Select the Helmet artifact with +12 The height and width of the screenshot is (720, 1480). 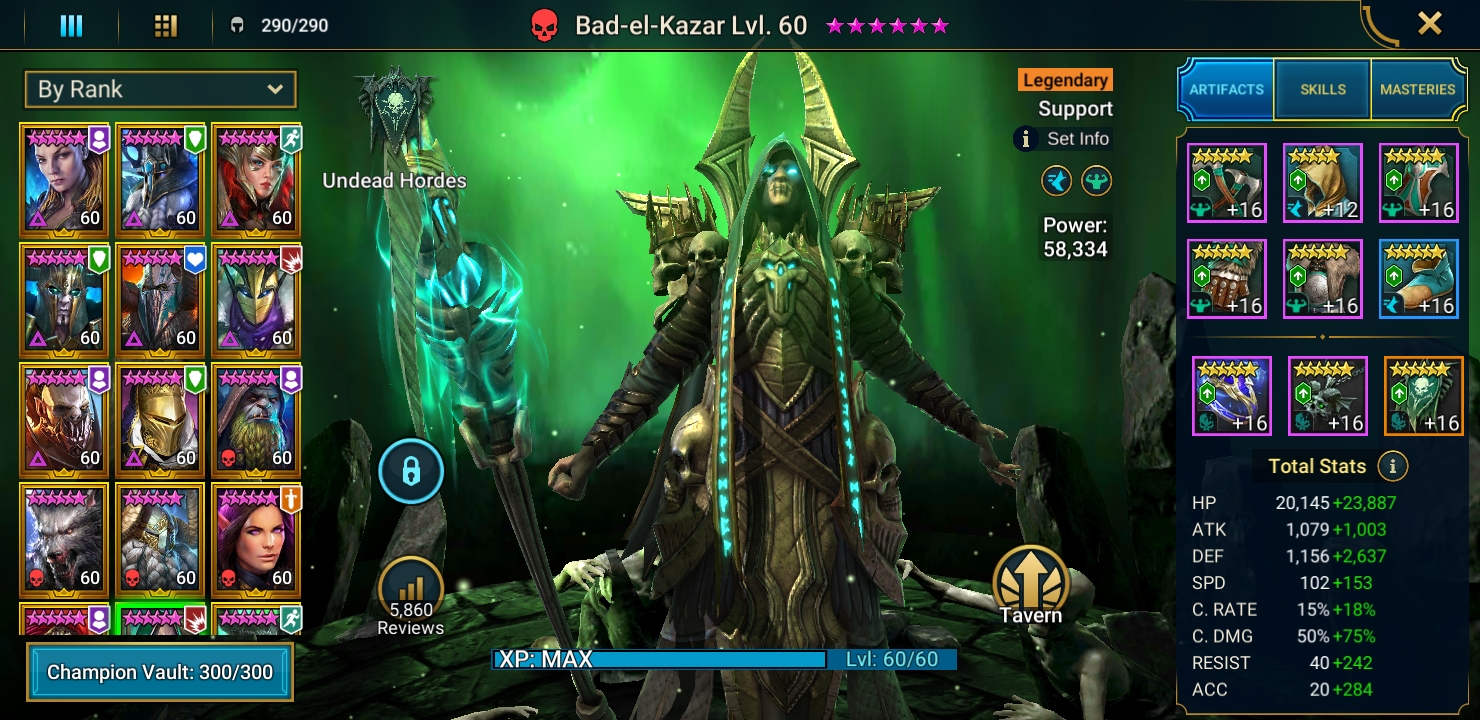pos(1322,182)
